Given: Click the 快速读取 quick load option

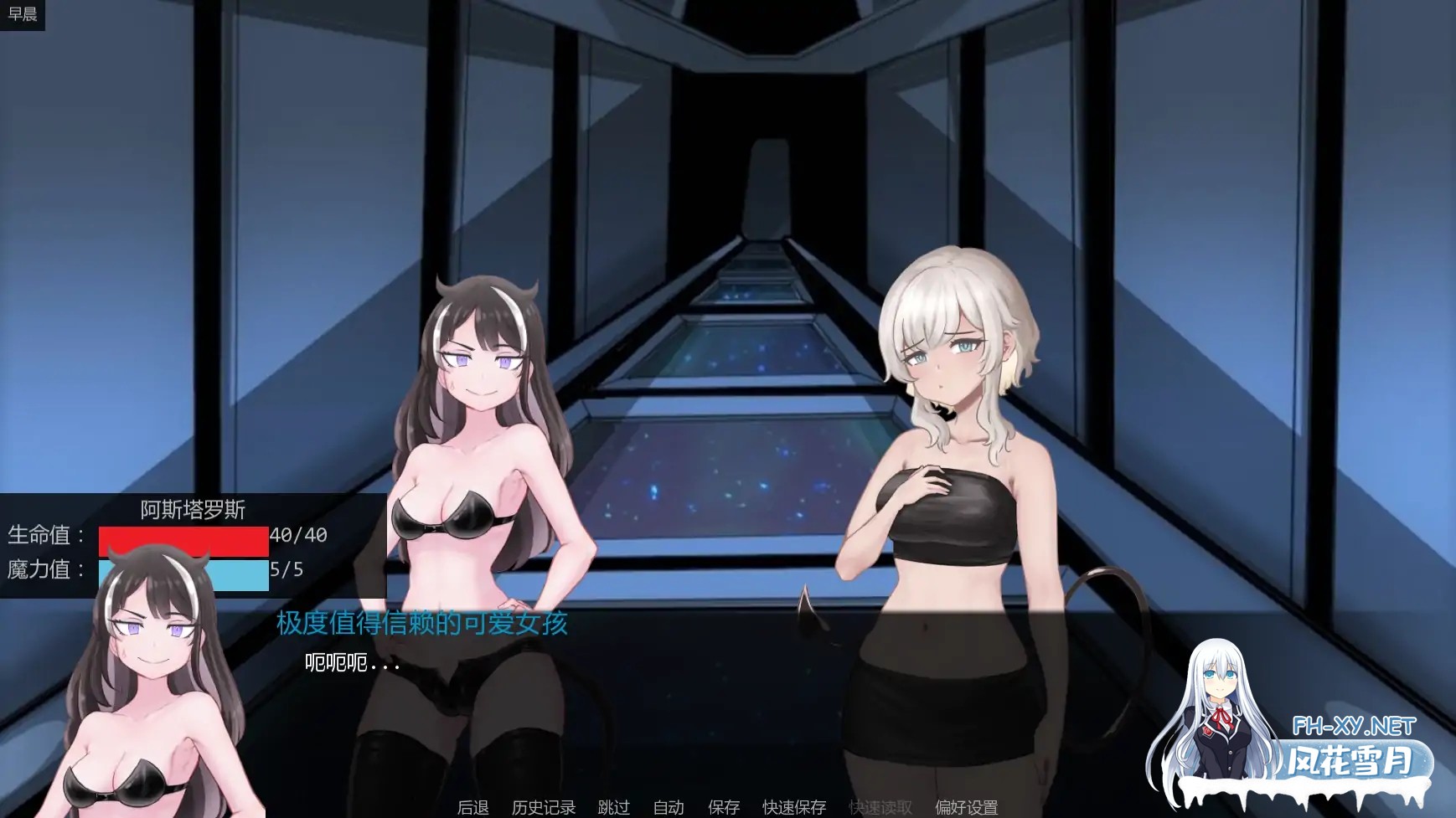Looking at the screenshot, I should [x=879, y=808].
